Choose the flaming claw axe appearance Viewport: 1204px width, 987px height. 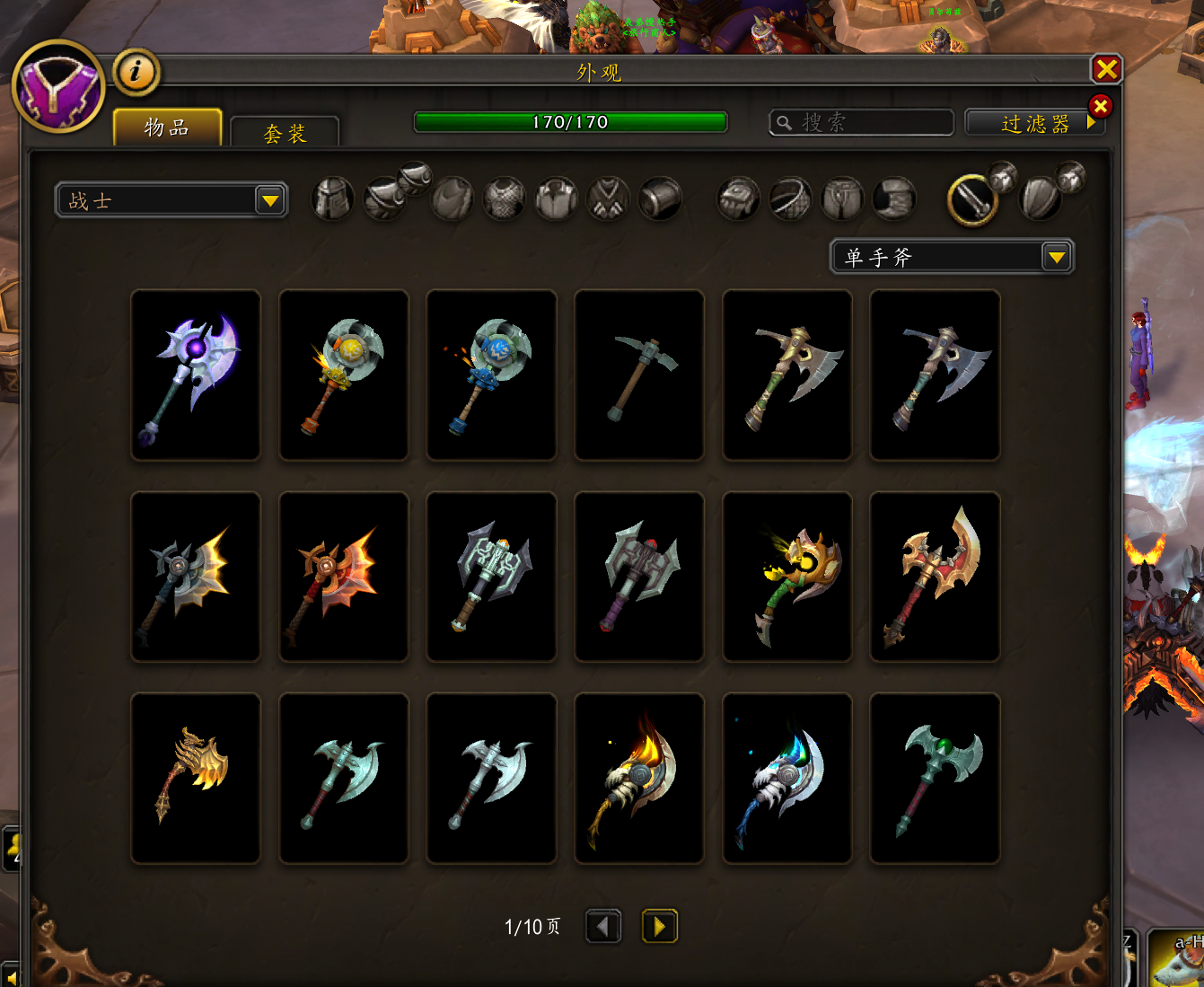639,778
